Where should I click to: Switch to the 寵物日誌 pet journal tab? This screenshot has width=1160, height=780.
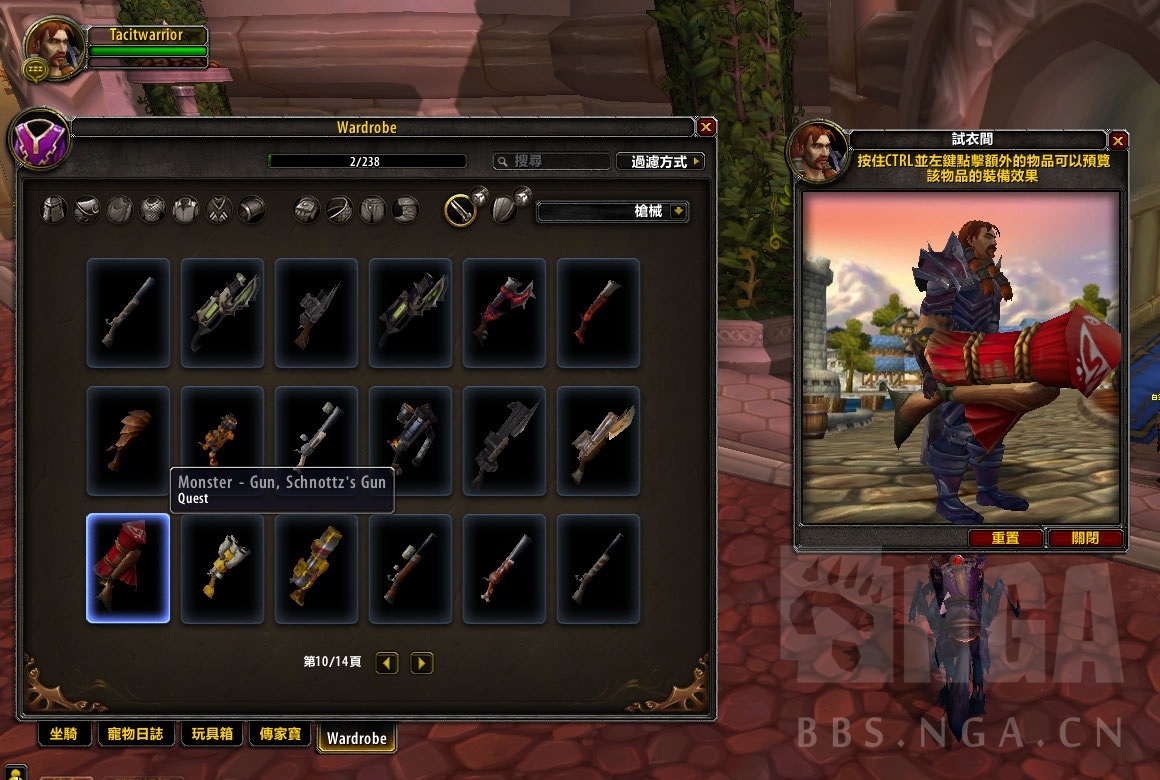pyautogui.click(x=134, y=735)
